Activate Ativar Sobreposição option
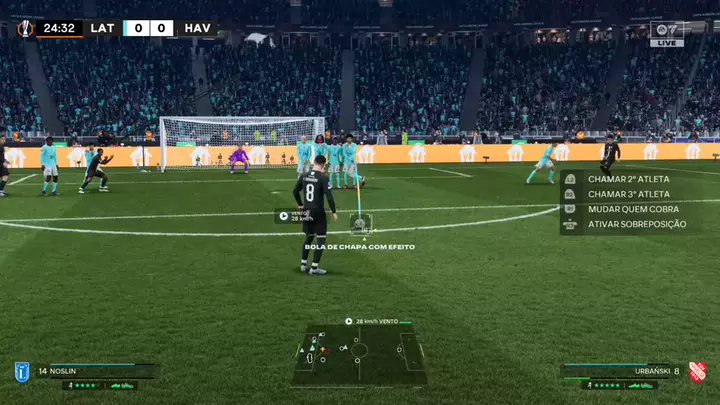The image size is (720, 405). pyautogui.click(x=636, y=224)
